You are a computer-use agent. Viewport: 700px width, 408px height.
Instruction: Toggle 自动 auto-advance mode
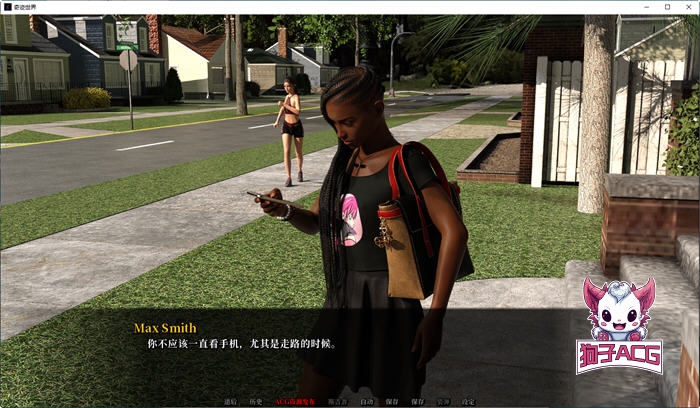coord(367,402)
